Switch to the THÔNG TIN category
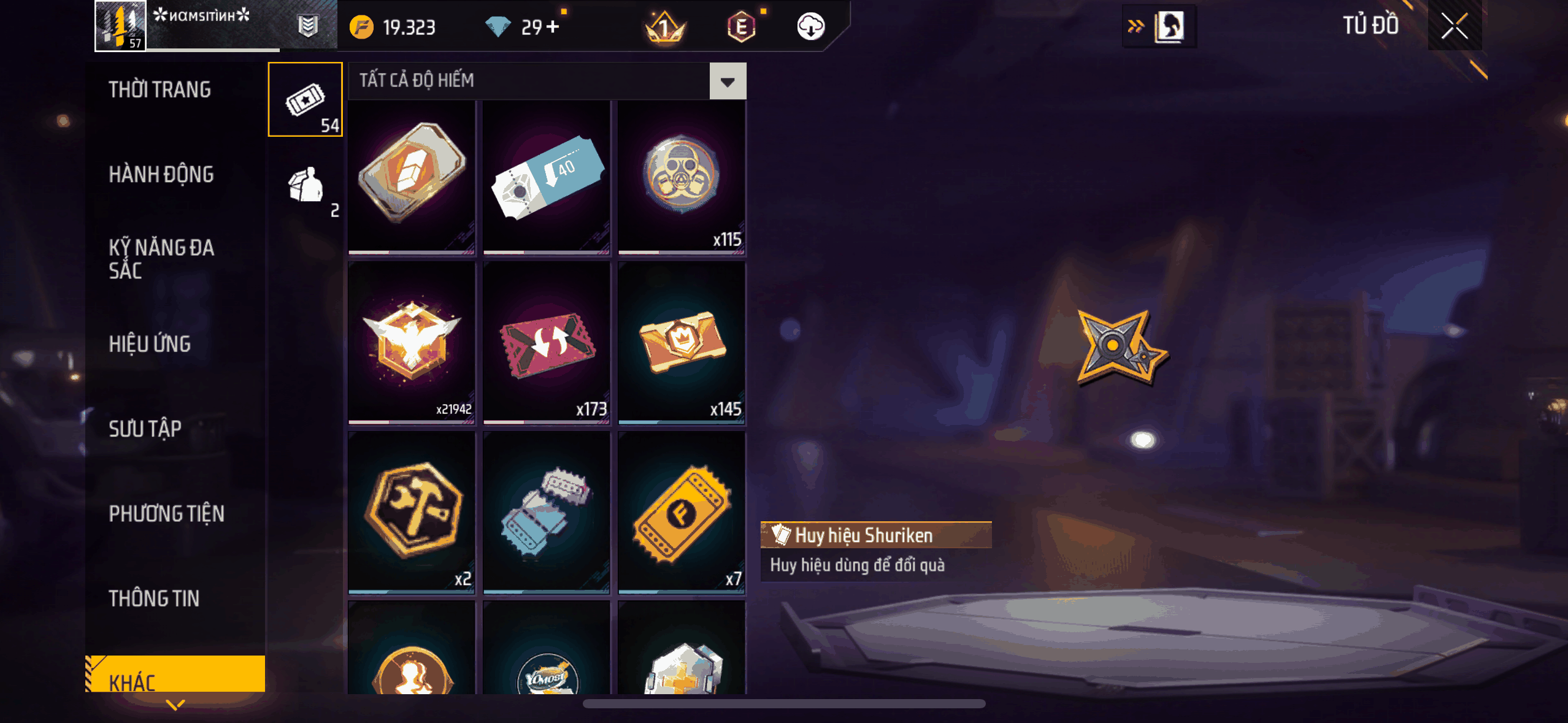The height and width of the screenshot is (723, 1568). 154,598
